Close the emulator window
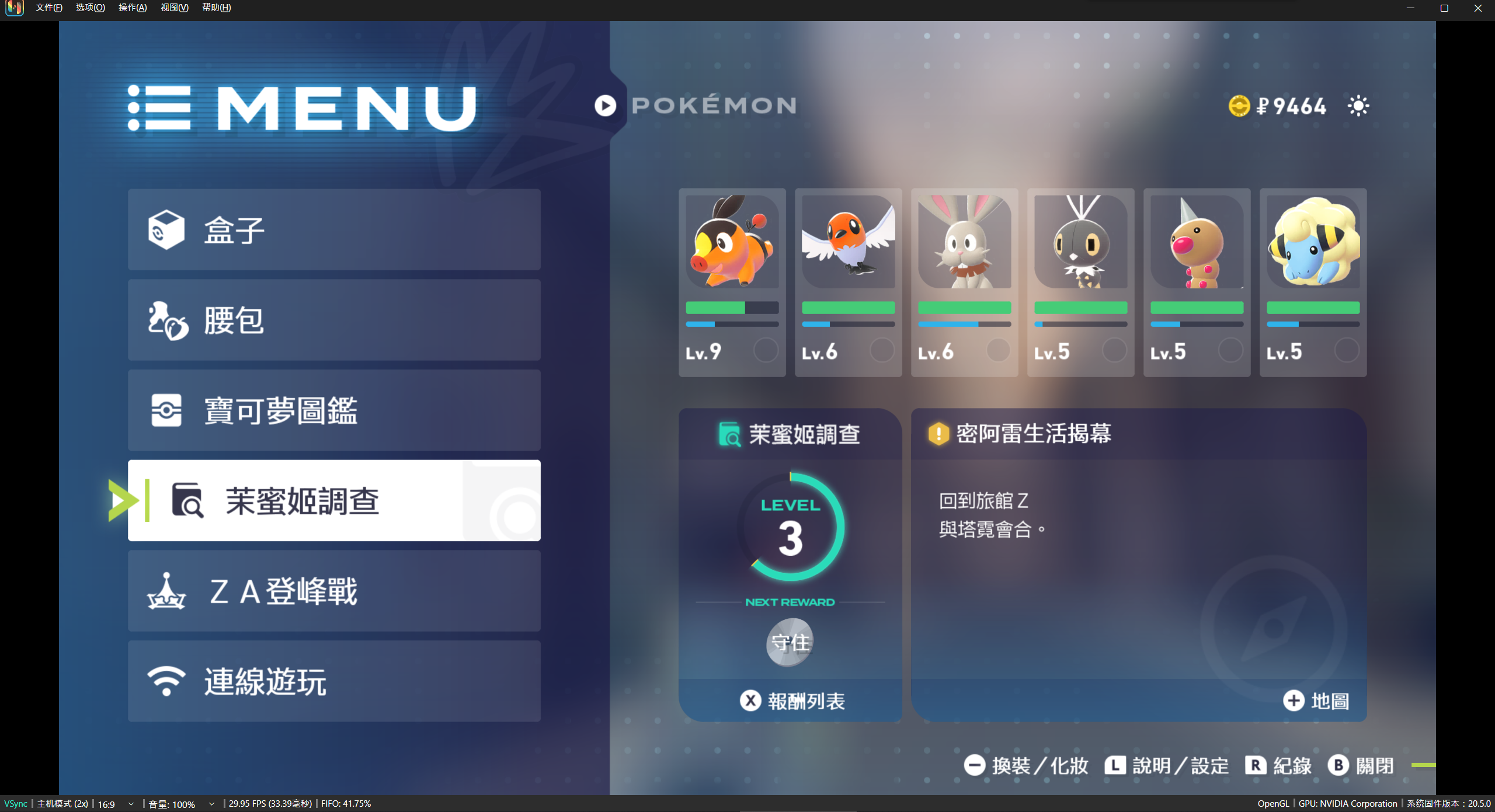 click(x=1478, y=8)
